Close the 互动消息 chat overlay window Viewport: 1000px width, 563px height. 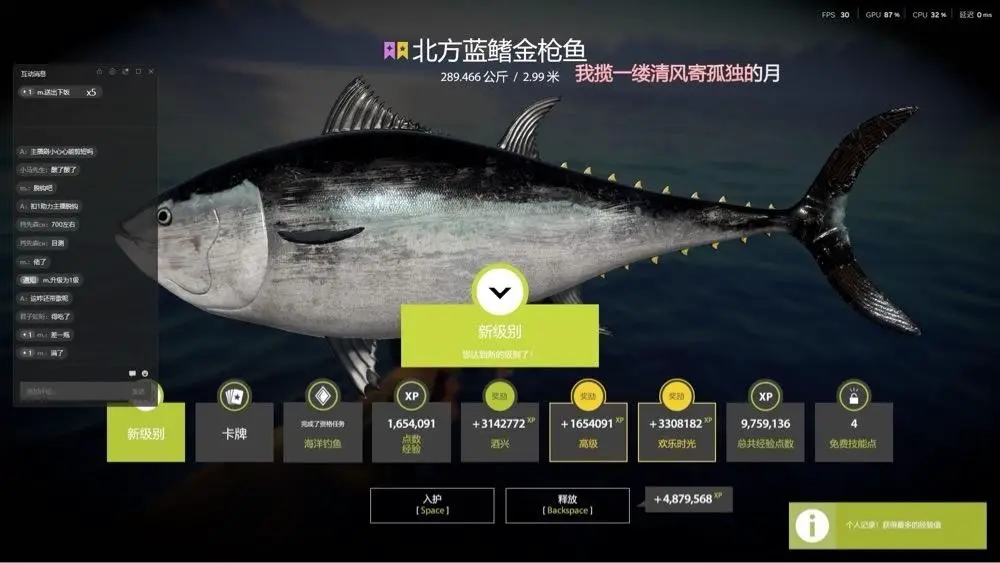[151, 72]
